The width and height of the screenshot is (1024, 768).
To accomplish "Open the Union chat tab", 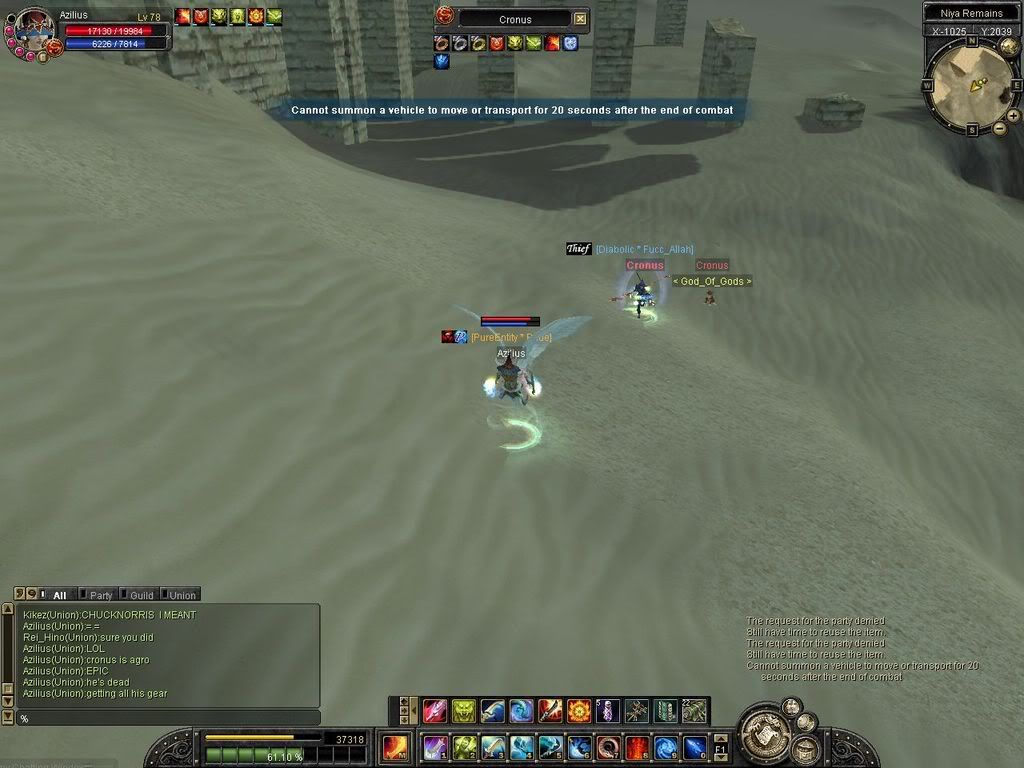I will (179, 595).
